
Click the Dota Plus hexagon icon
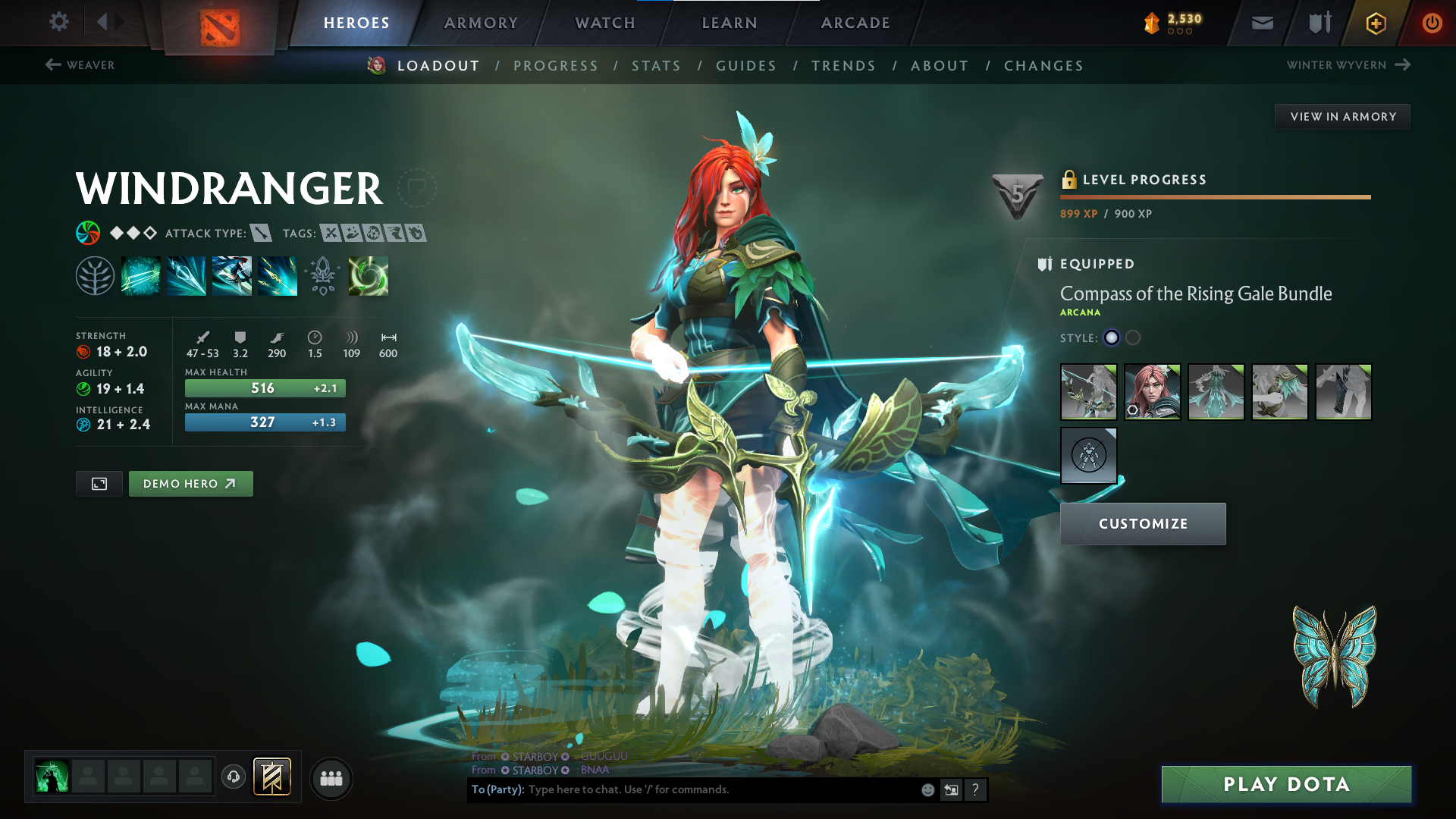pyautogui.click(x=1375, y=23)
